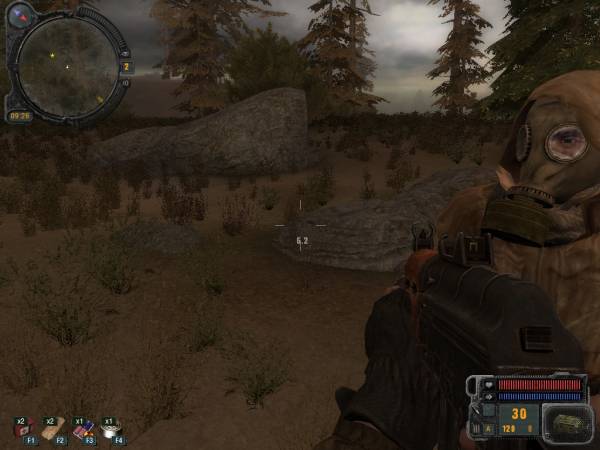Use the medkit in the F1 slot

pyautogui.click(x=22, y=428)
